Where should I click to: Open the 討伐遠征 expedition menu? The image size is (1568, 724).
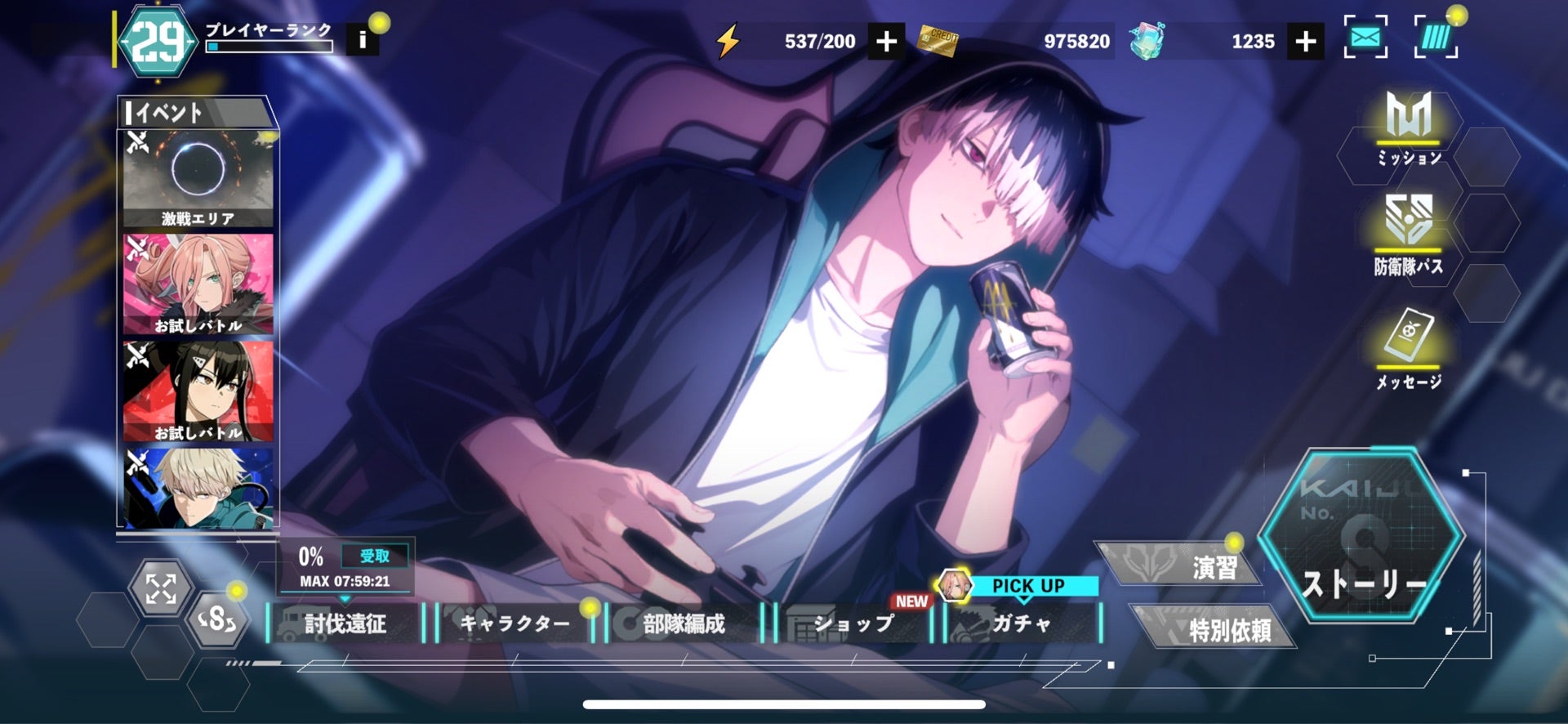click(345, 623)
